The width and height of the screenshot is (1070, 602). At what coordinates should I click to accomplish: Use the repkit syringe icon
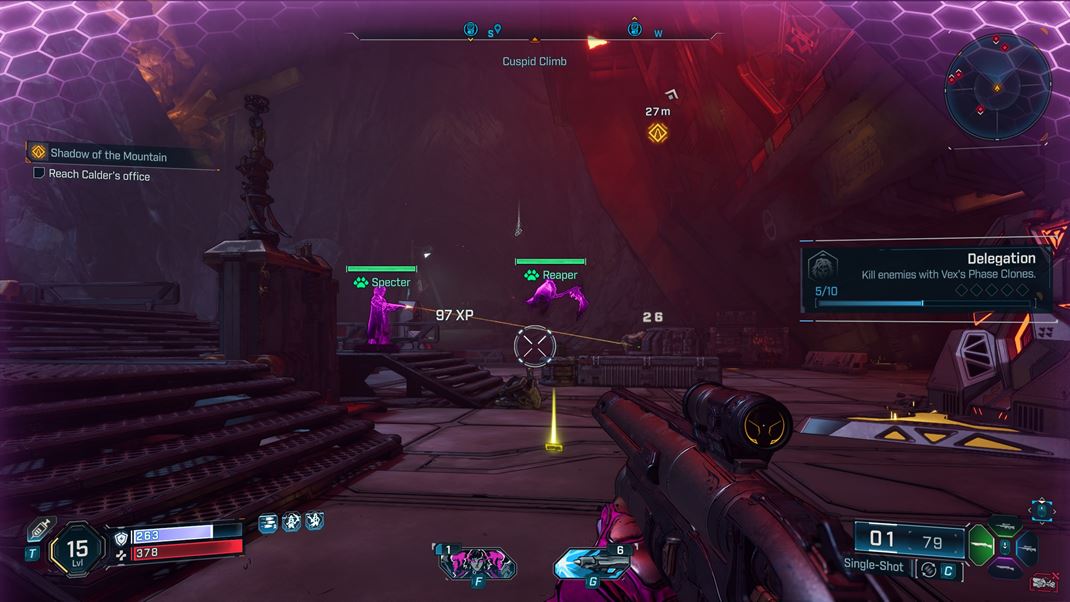click(x=39, y=530)
